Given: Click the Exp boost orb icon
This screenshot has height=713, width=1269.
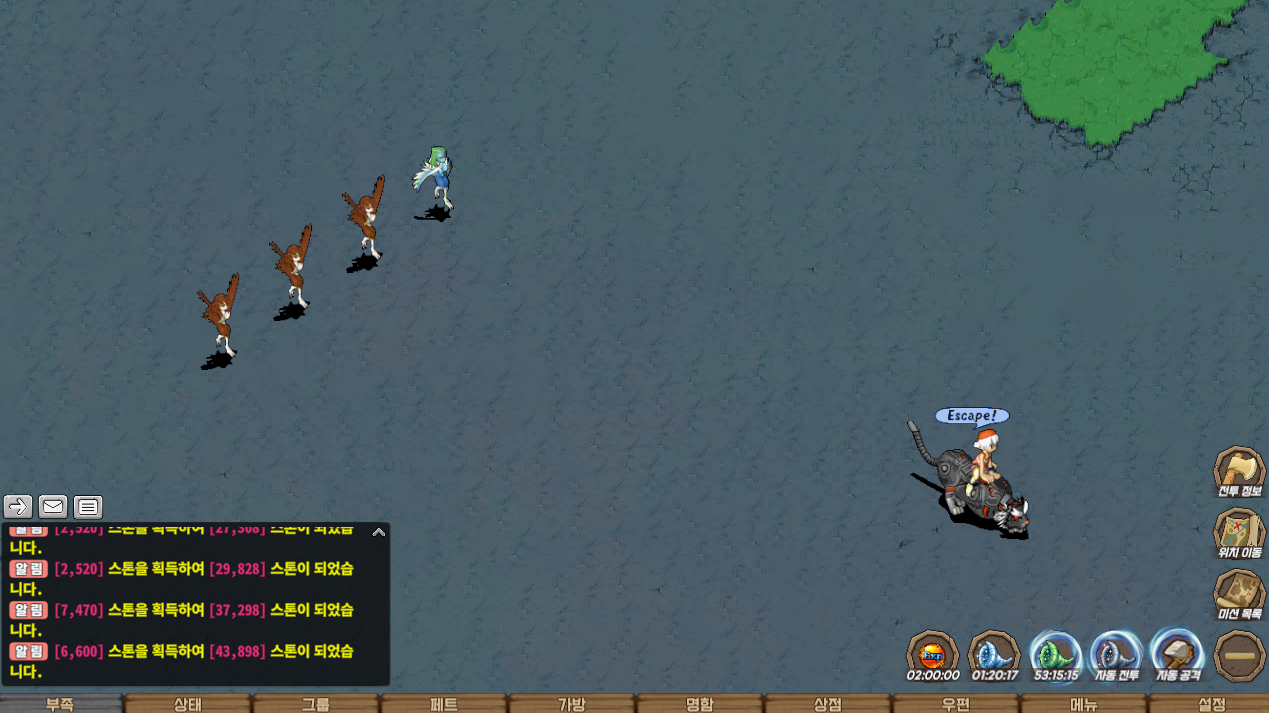Looking at the screenshot, I should [x=932, y=655].
